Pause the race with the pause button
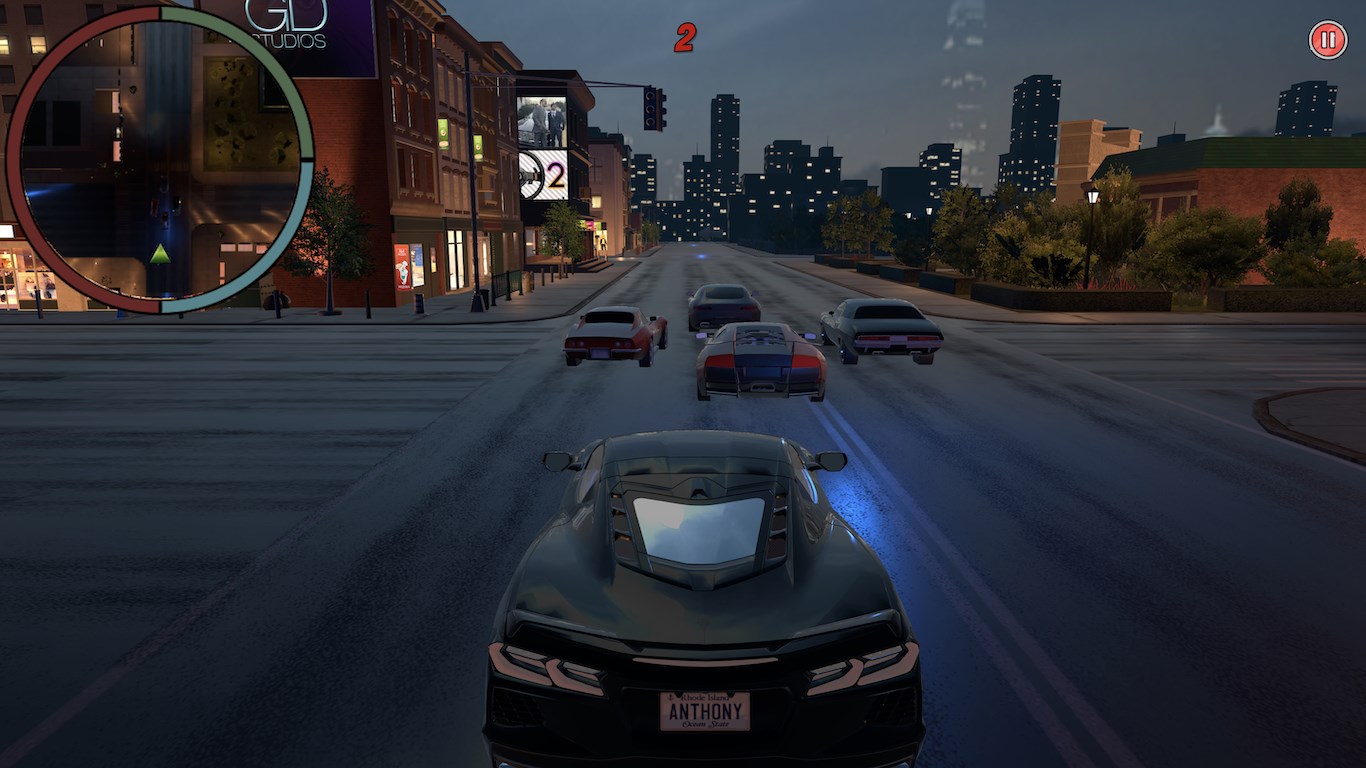The width and height of the screenshot is (1366, 768). 1327,40
